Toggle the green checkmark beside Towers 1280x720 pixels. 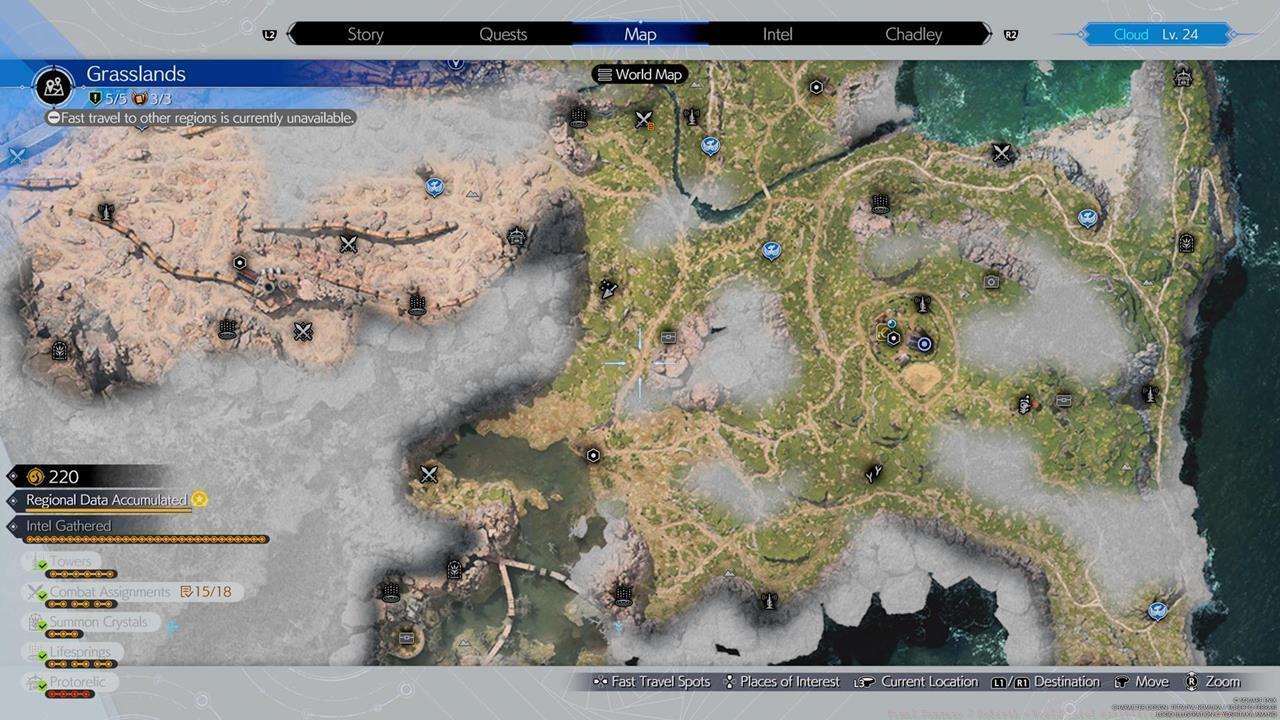point(41,561)
